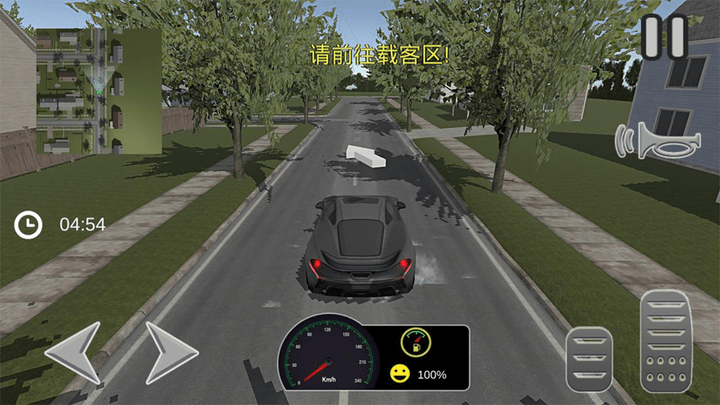The width and height of the screenshot is (720, 405).
Task: Tap the gas accelerator pedal
Action: coord(665,340)
